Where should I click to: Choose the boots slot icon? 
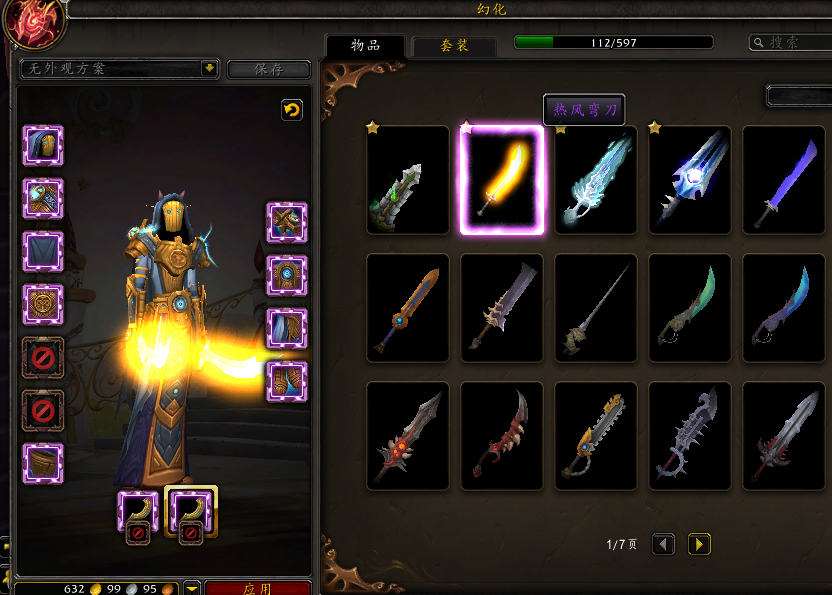click(x=287, y=381)
